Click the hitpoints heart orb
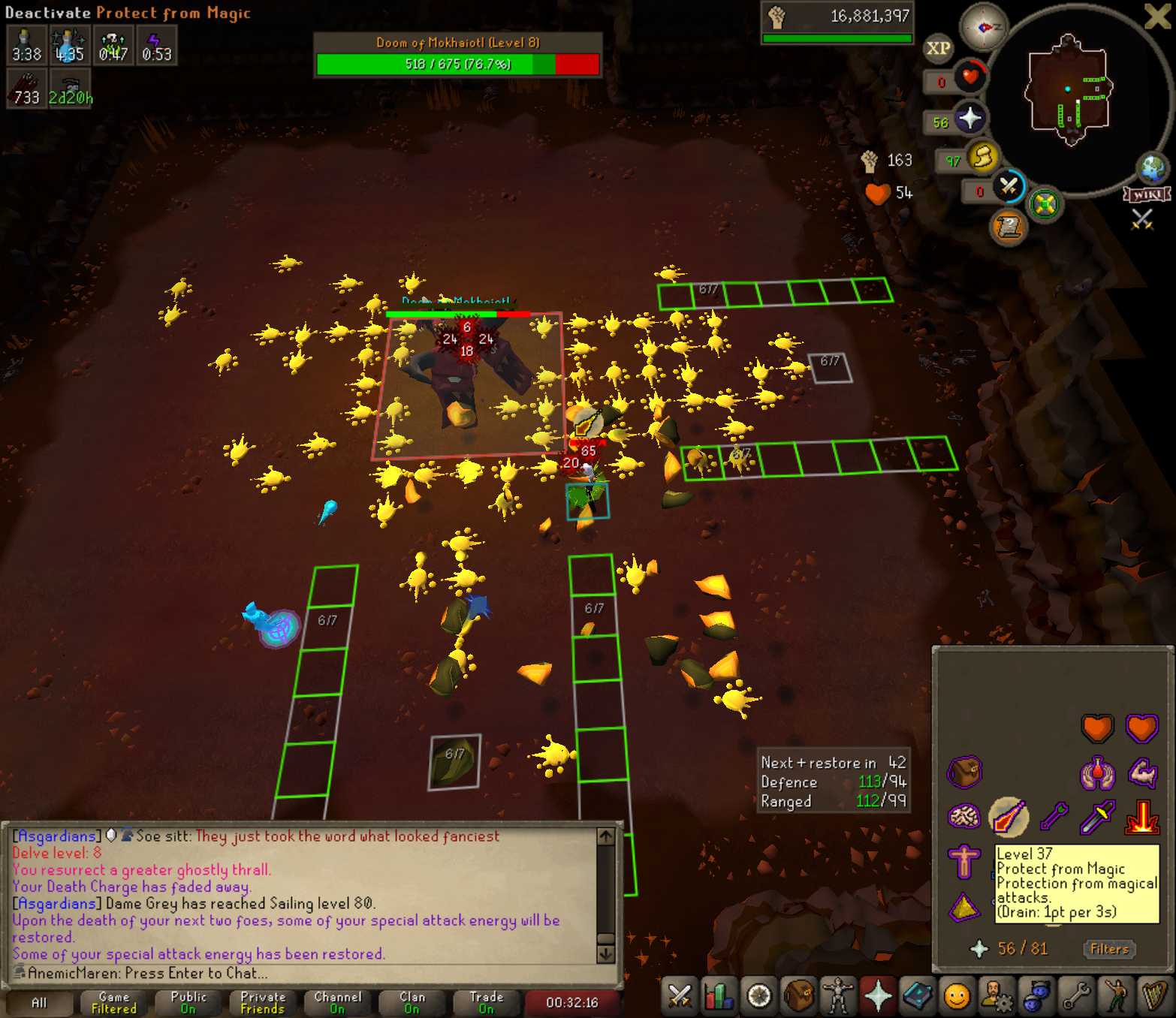Viewport: 1176px width, 1018px height. 969,77
